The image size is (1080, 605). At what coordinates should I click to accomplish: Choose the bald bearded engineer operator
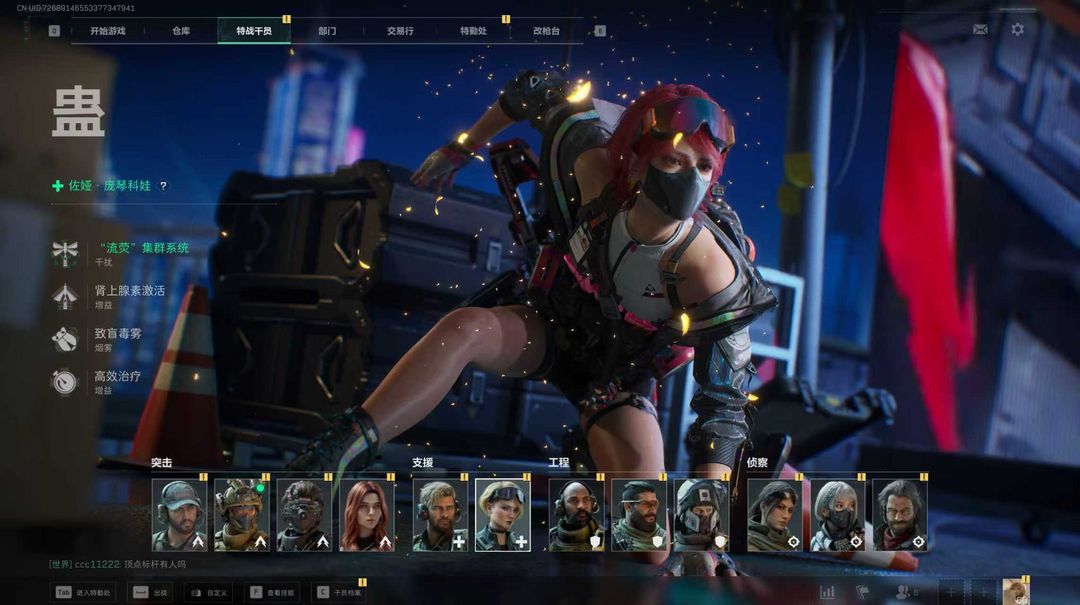click(x=576, y=515)
